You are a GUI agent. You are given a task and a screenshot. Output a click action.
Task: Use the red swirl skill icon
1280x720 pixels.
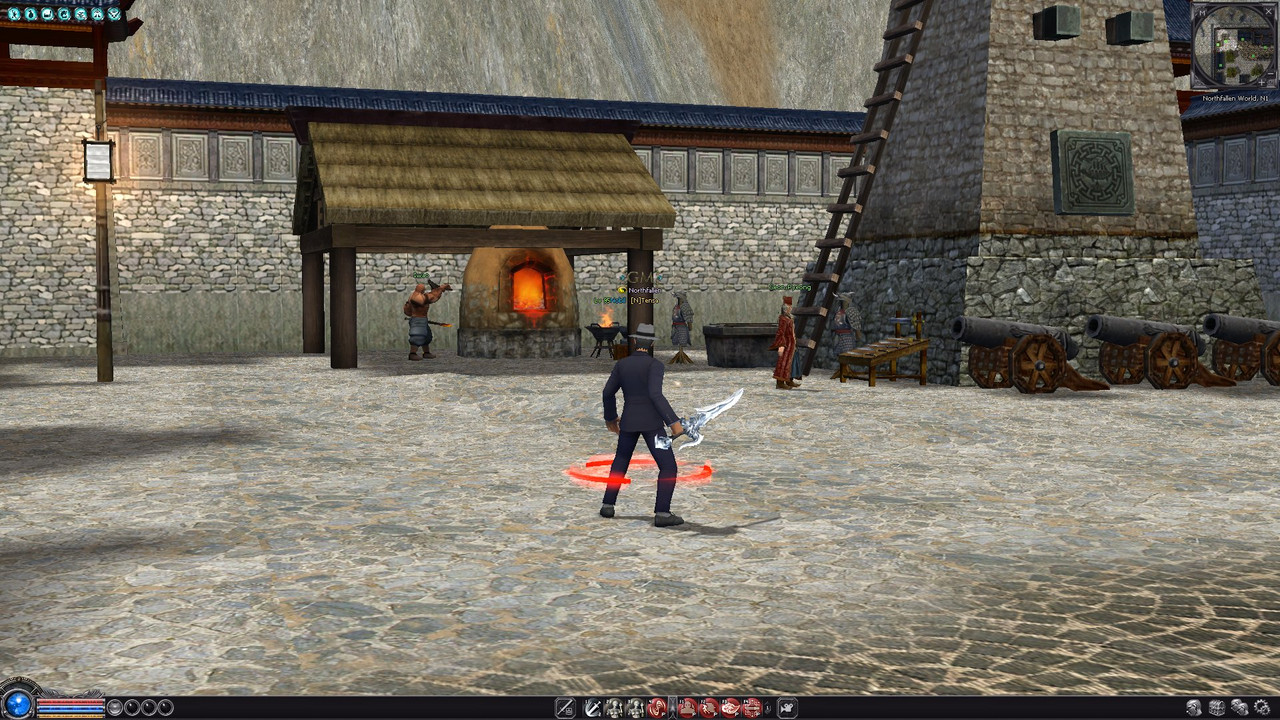click(657, 708)
